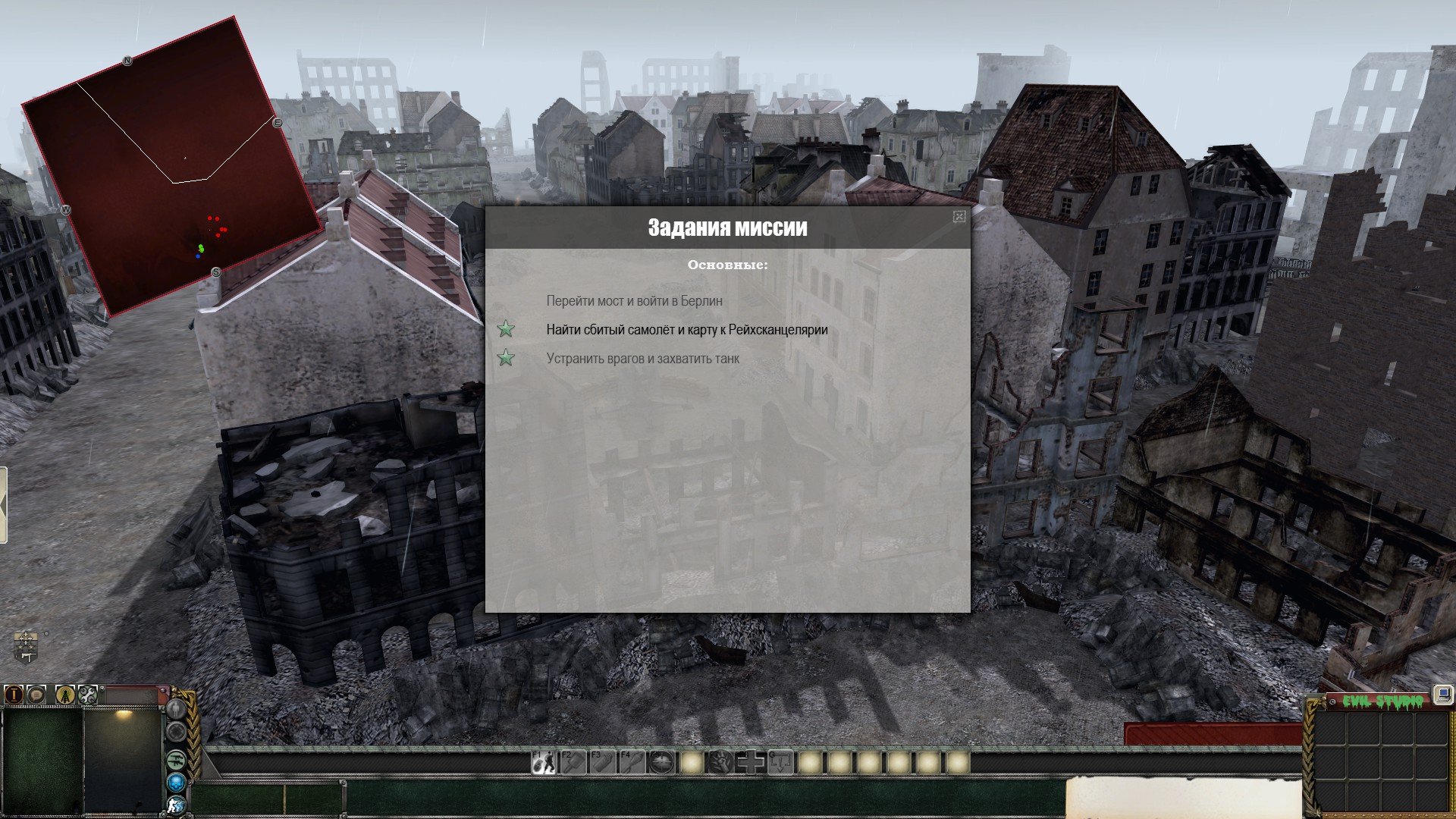Click the running rifleman movement button

pos(177,805)
